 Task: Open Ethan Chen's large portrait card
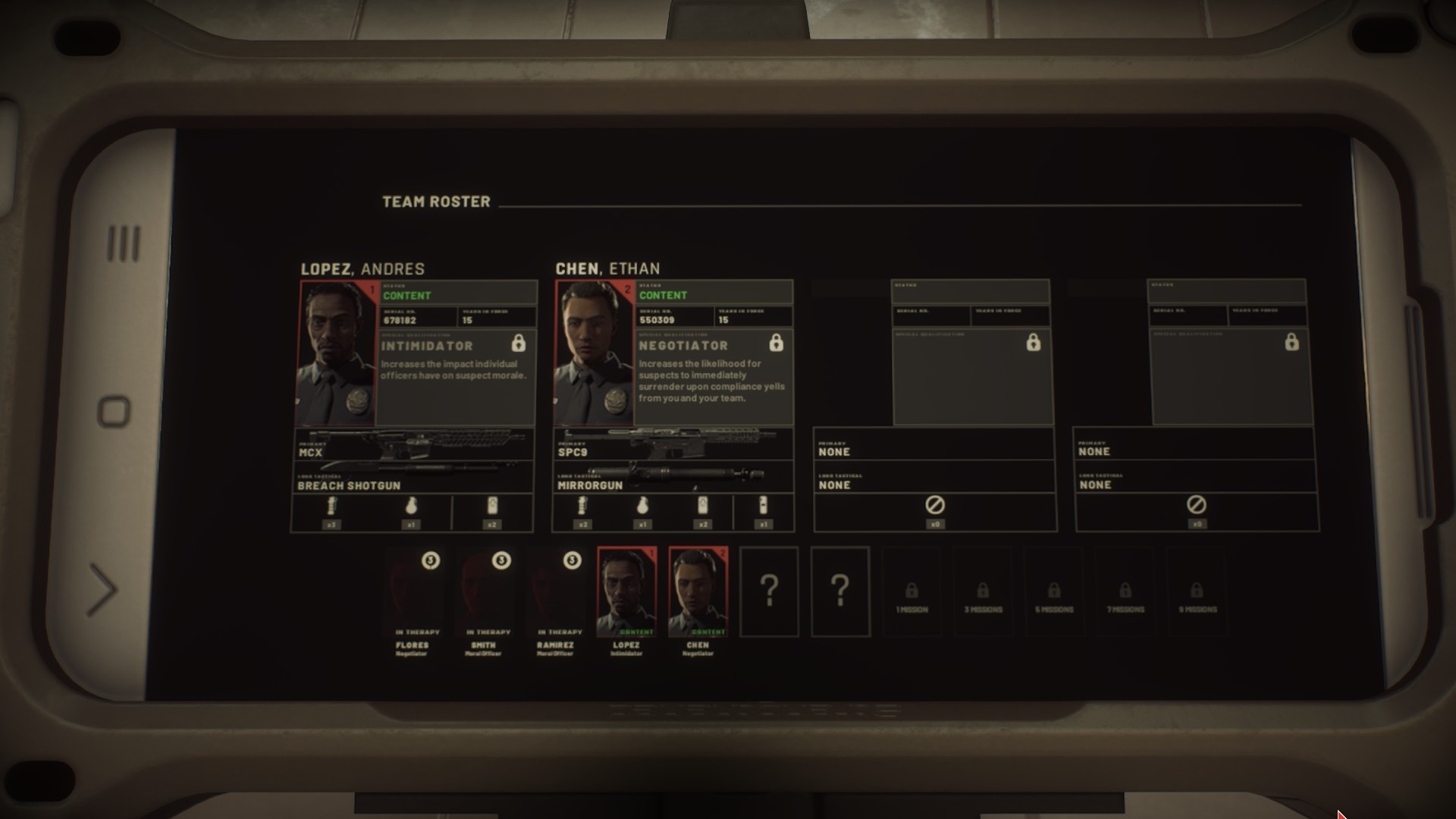click(x=594, y=353)
